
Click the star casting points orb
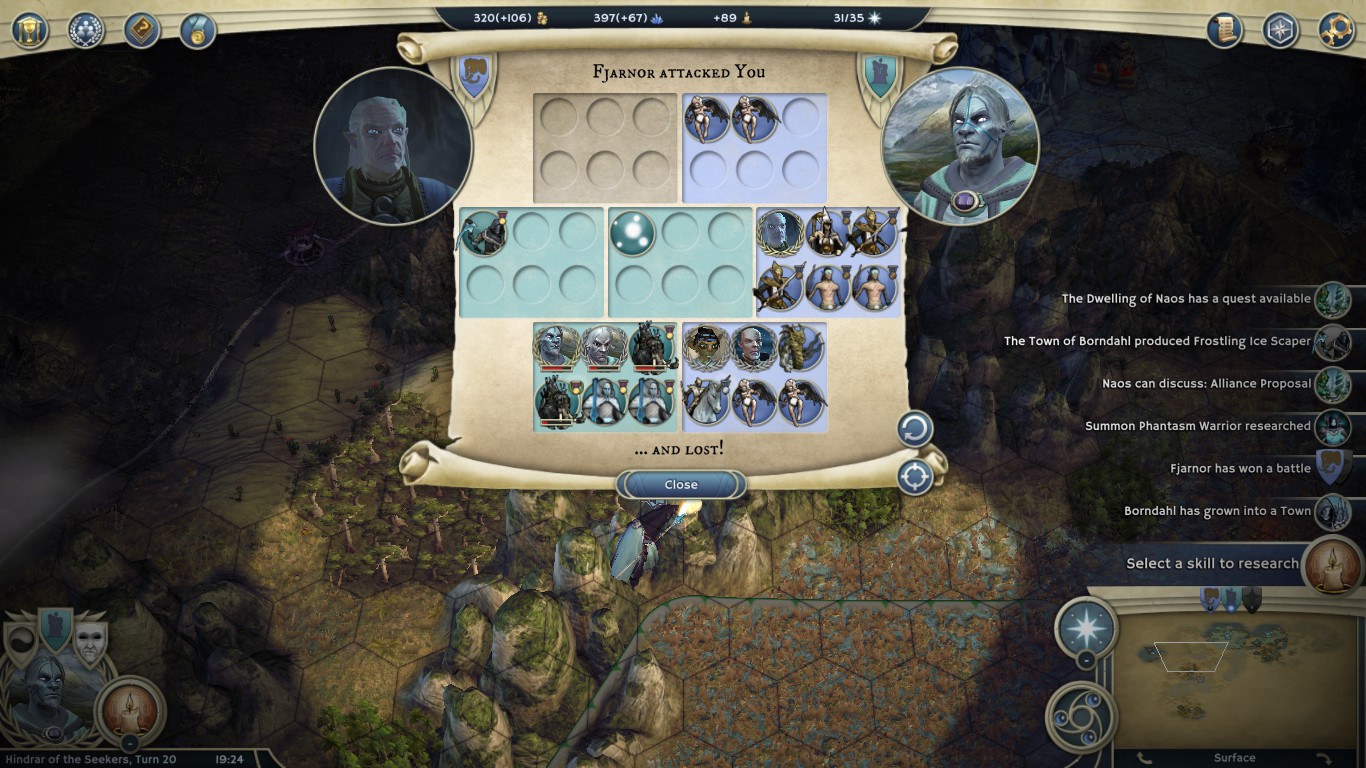point(1086,628)
